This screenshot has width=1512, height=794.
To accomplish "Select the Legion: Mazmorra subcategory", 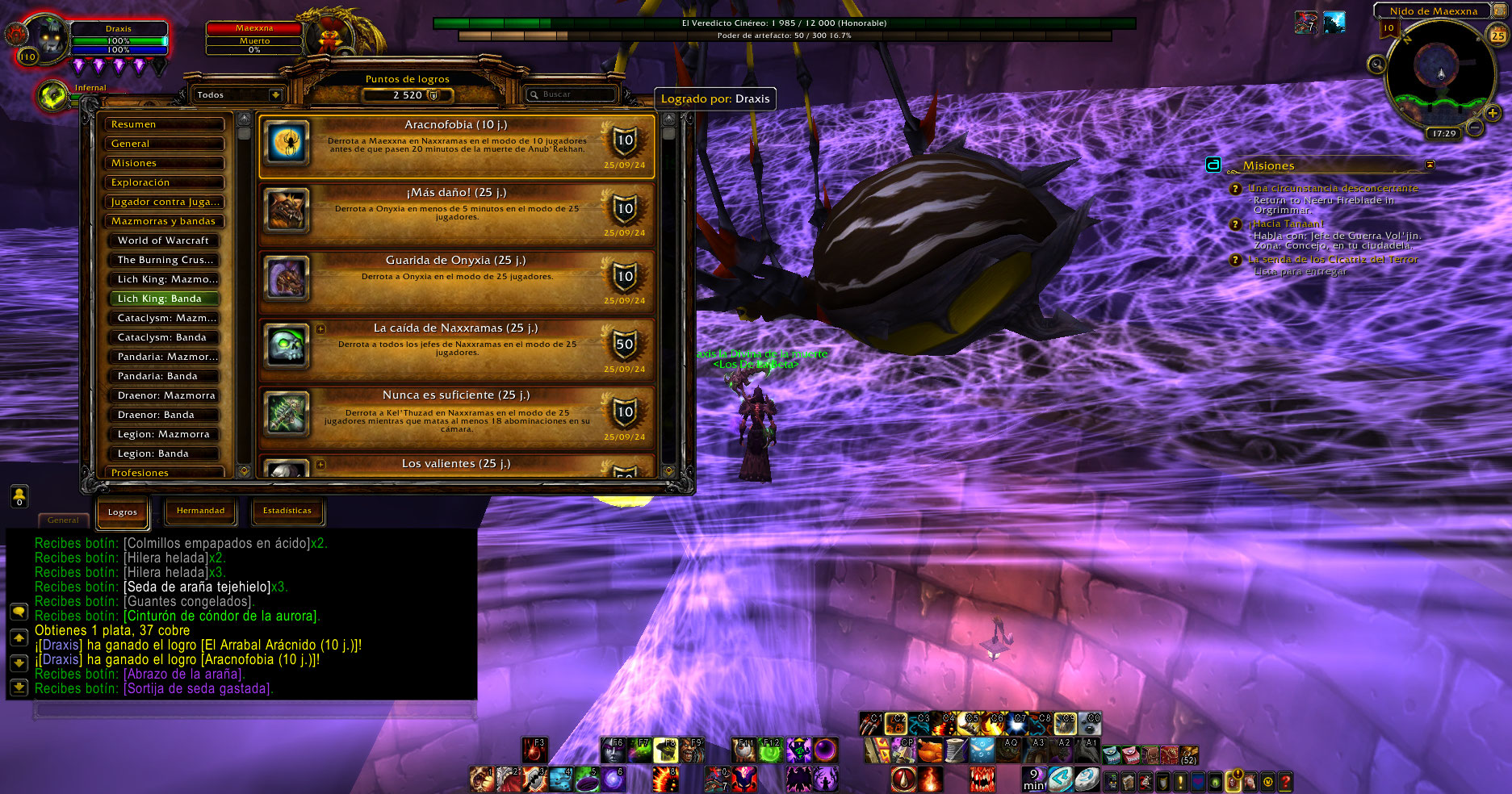I will (164, 434).
